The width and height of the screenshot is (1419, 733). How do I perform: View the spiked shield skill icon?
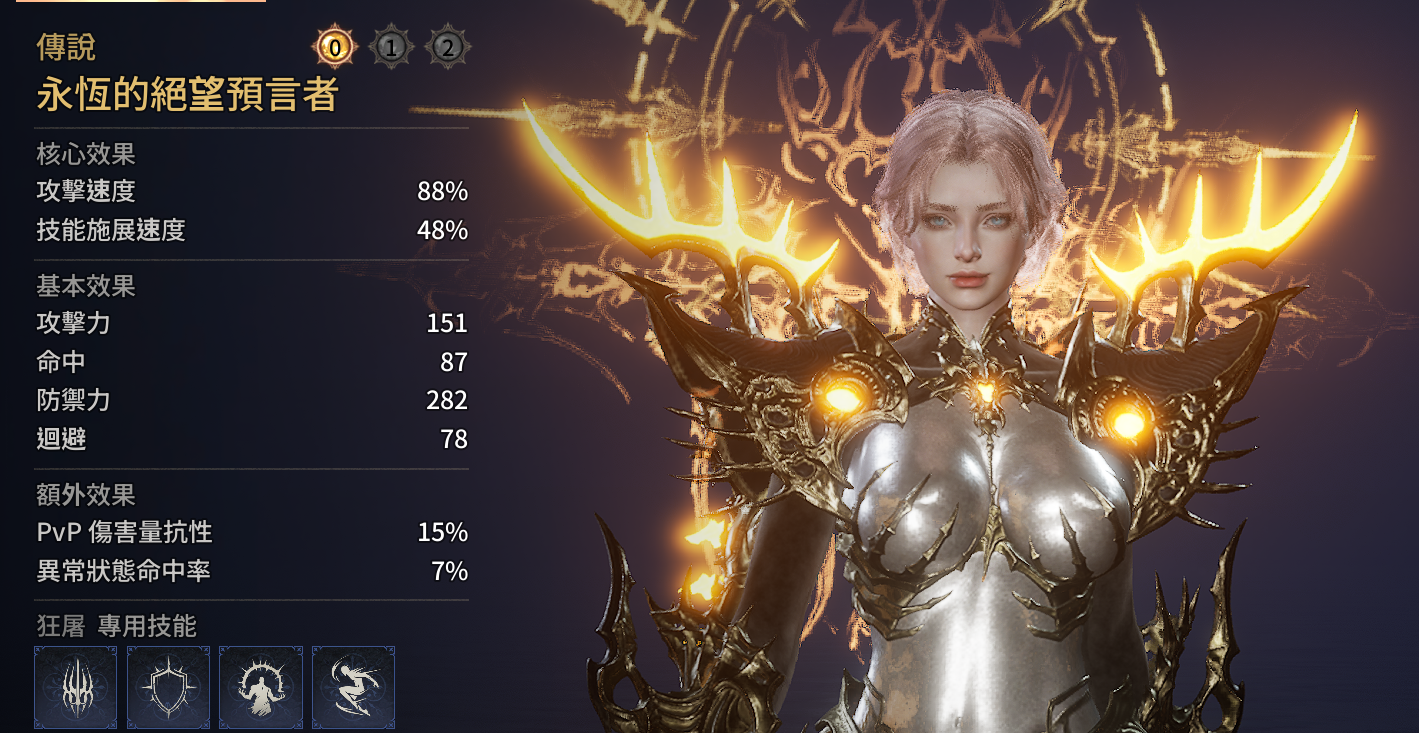(x=168, y=687)
